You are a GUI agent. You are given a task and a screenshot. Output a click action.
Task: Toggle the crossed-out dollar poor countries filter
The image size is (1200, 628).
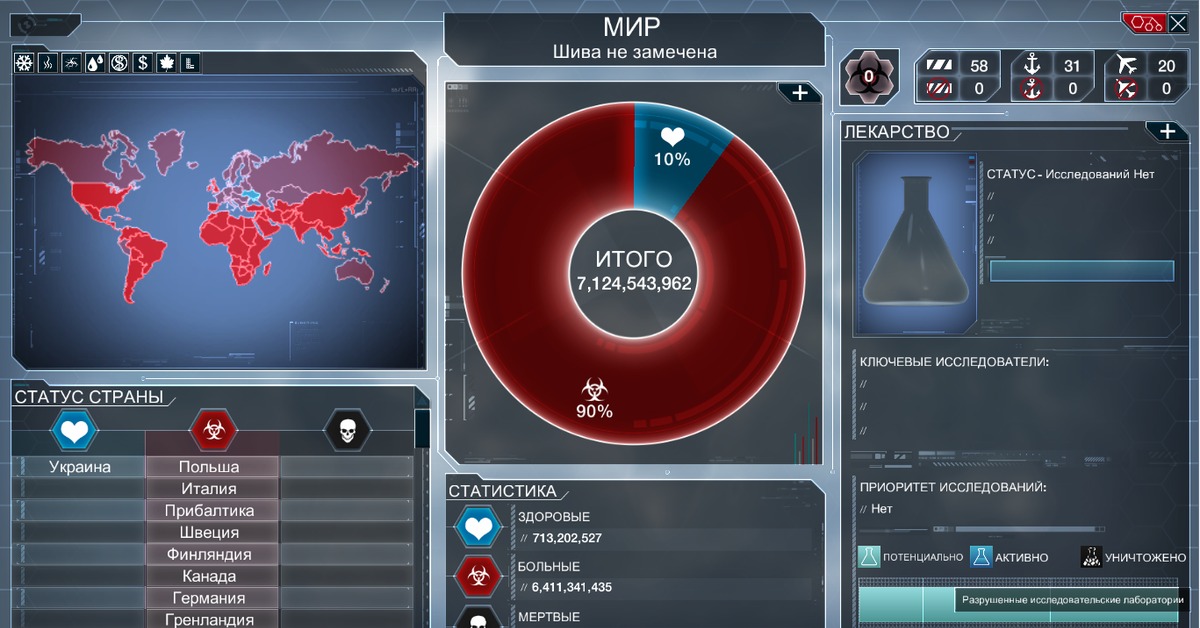119,63
